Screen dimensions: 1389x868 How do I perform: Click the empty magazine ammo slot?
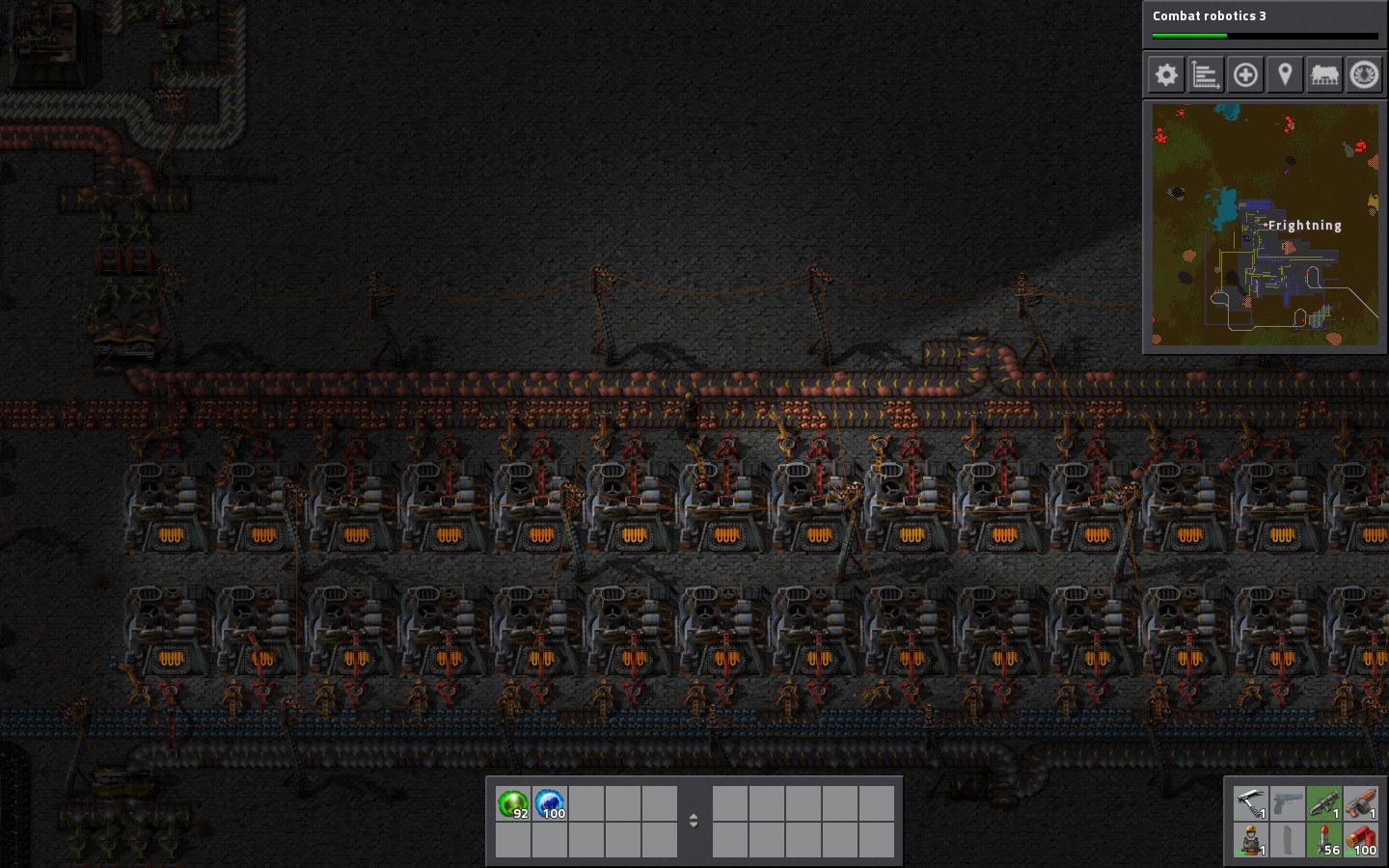pyautogui.click(x=1288, y=839)
